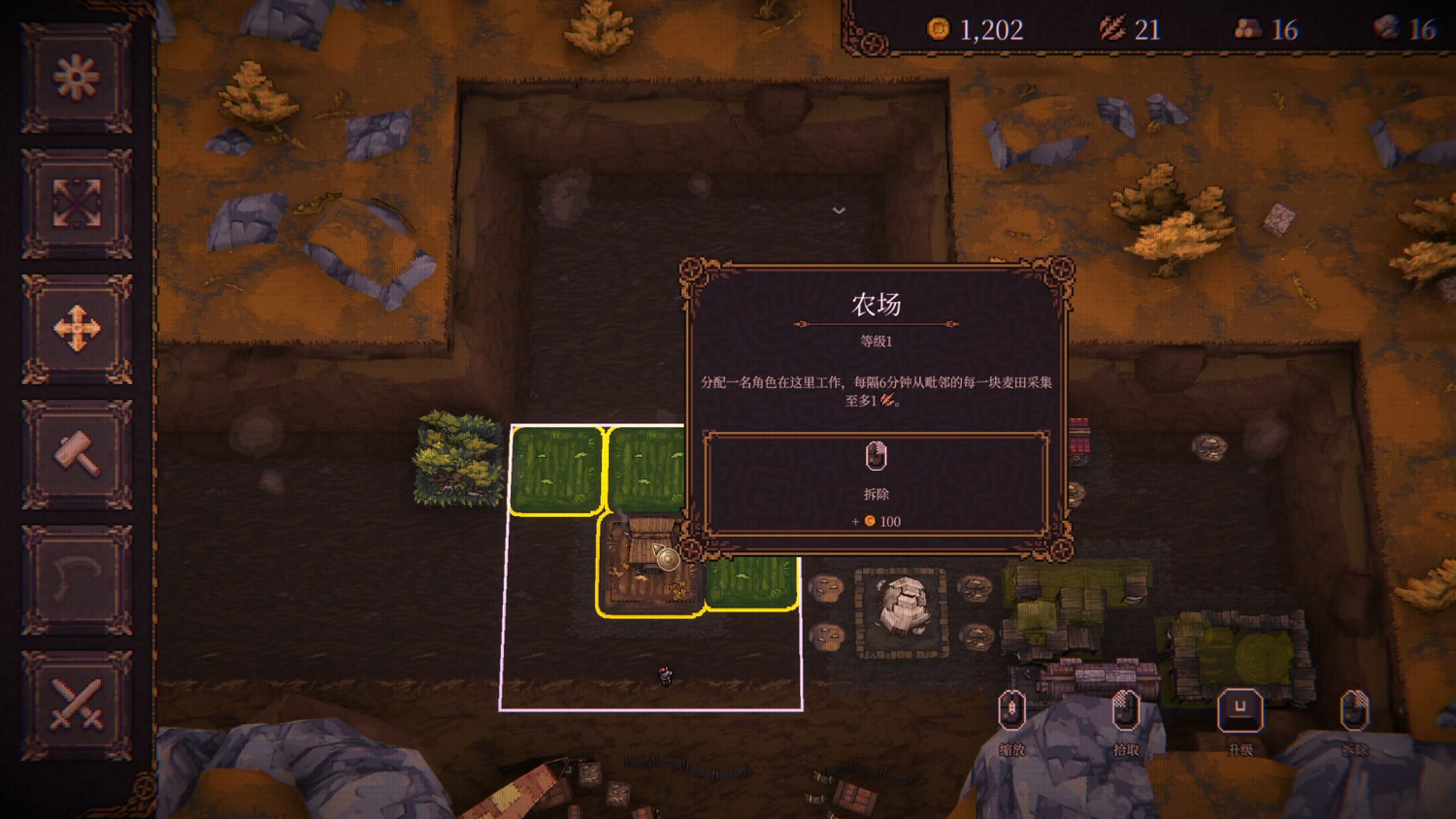The width and height of the screenshot is (1456, 819).
Task: Click the mouse icon inside the Farm dialog
Action: (877, 458)
